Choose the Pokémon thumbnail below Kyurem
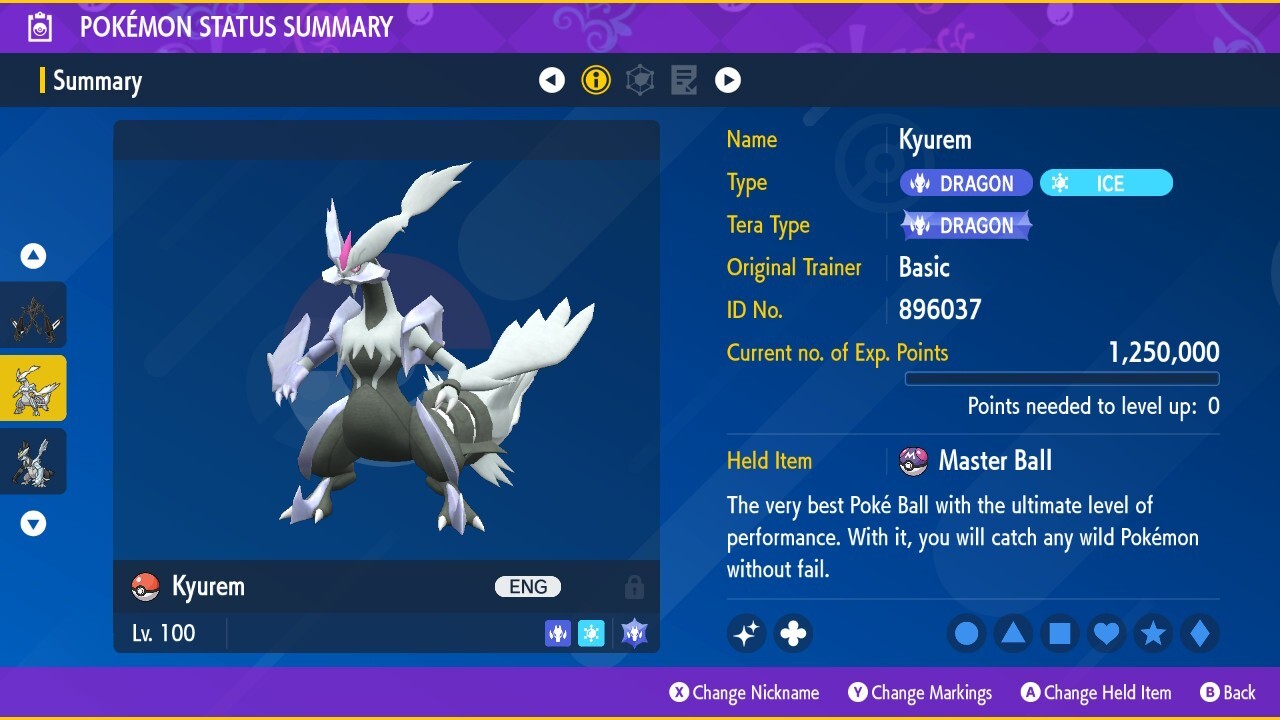The width and height of the screenshot is (1280, 720). pos(34,461)
